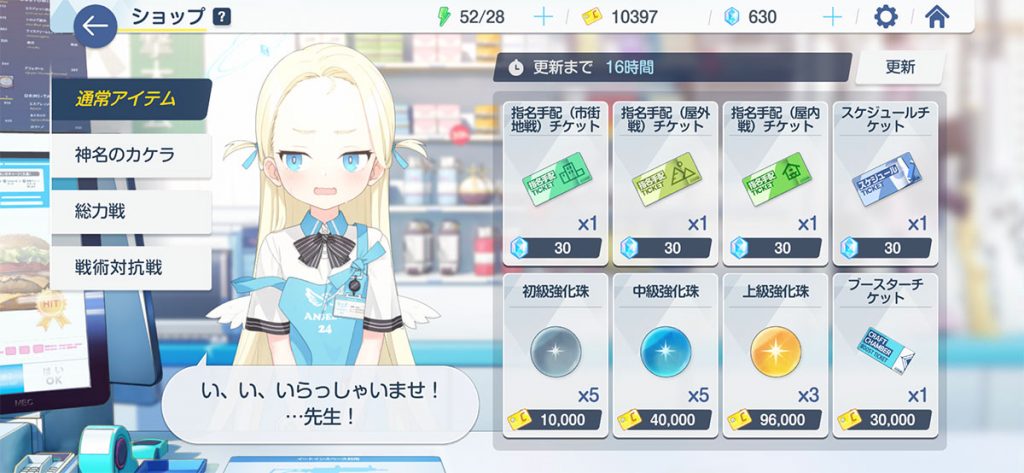
Task: Go back using the arrow button
Action: point(96,26)
